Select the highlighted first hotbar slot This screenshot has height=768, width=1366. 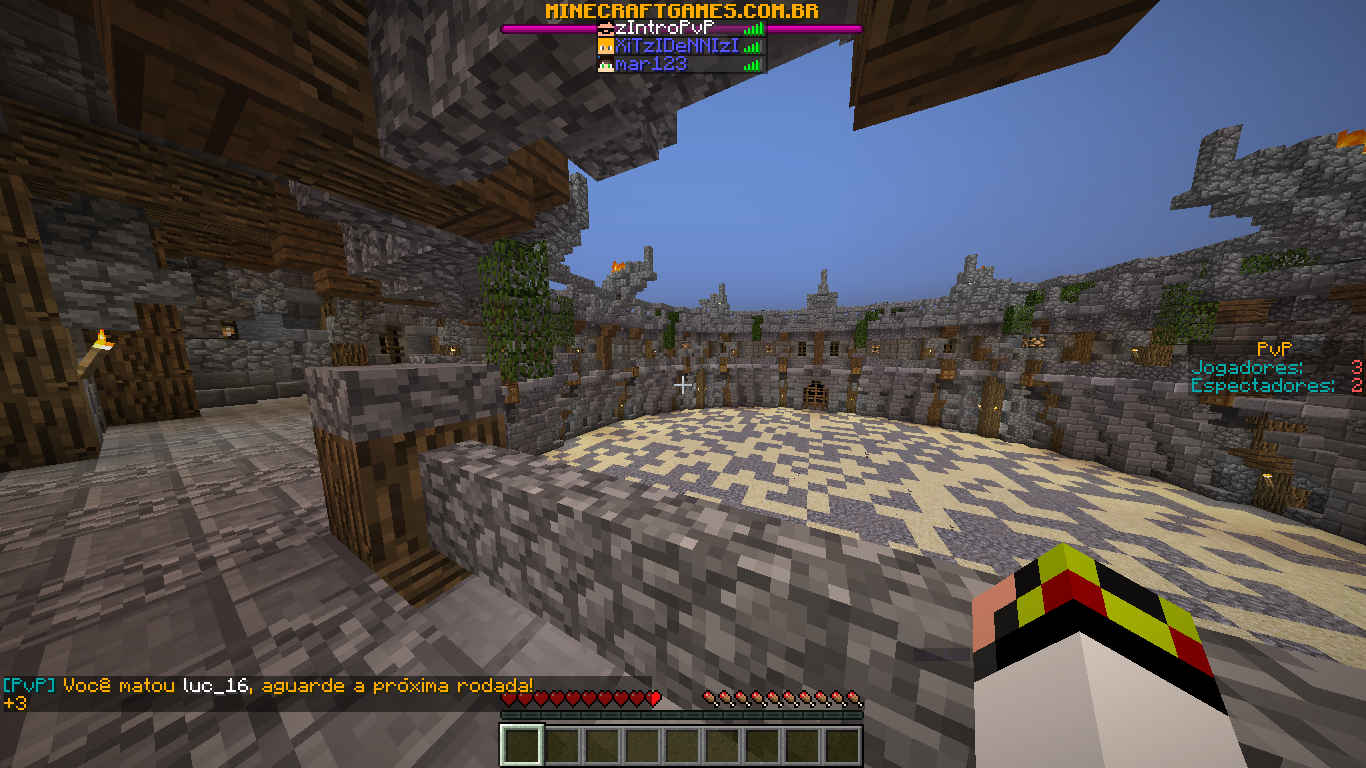pos(522,746)
